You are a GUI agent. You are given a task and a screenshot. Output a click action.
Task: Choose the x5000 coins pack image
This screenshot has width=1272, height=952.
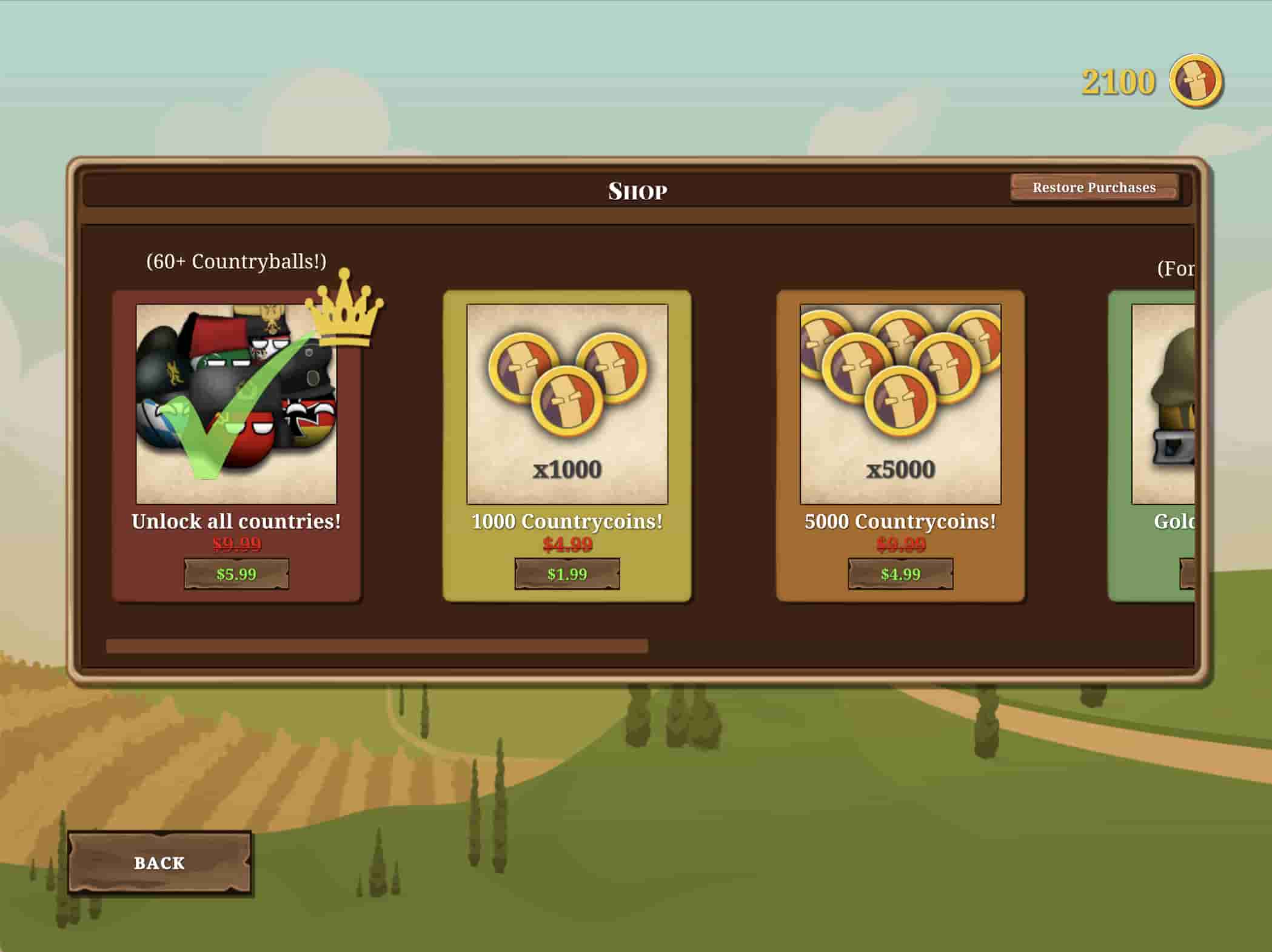pos(900,404)
